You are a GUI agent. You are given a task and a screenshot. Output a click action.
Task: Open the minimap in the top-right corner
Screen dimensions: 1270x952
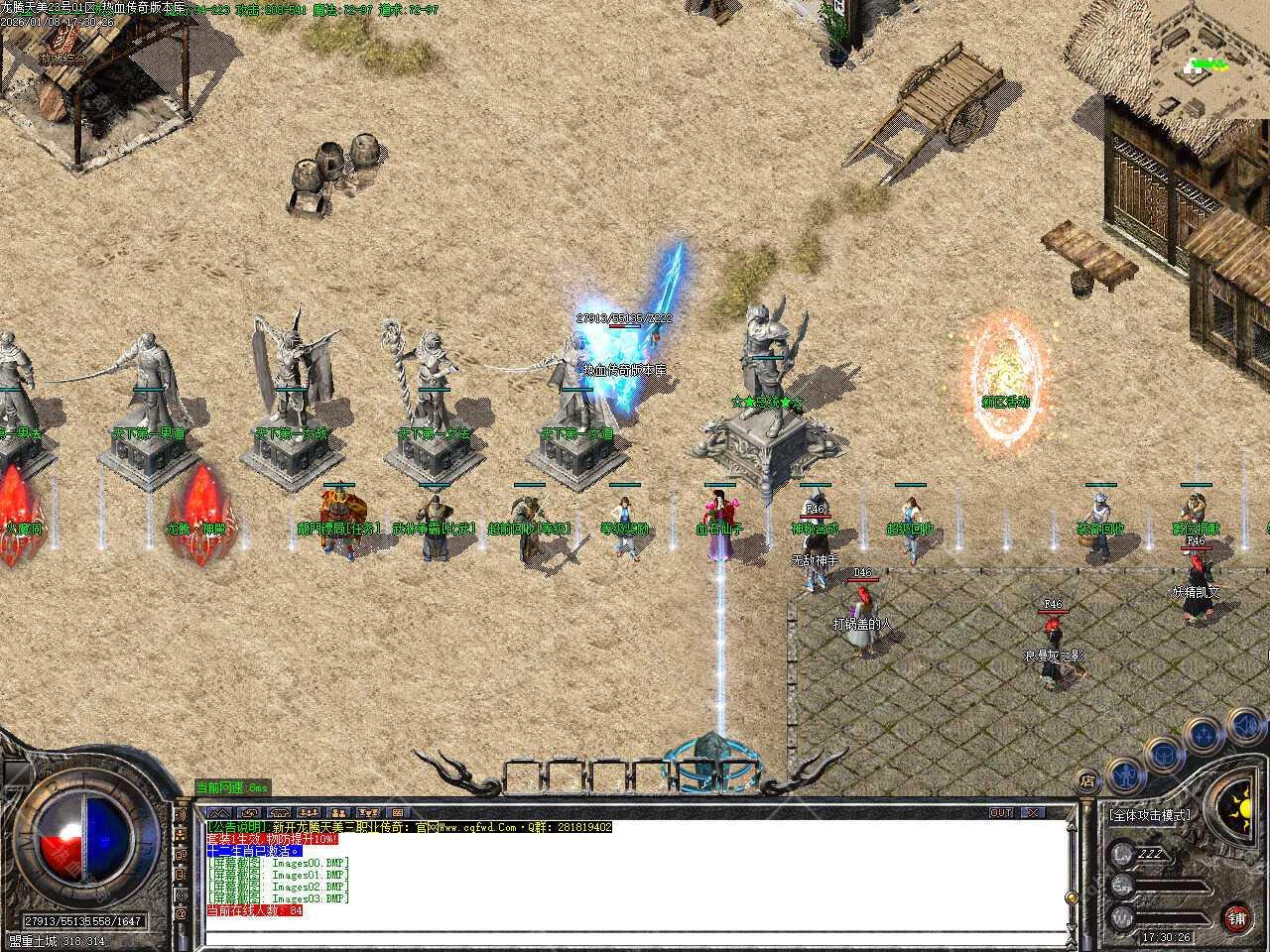pos(1205,67)
